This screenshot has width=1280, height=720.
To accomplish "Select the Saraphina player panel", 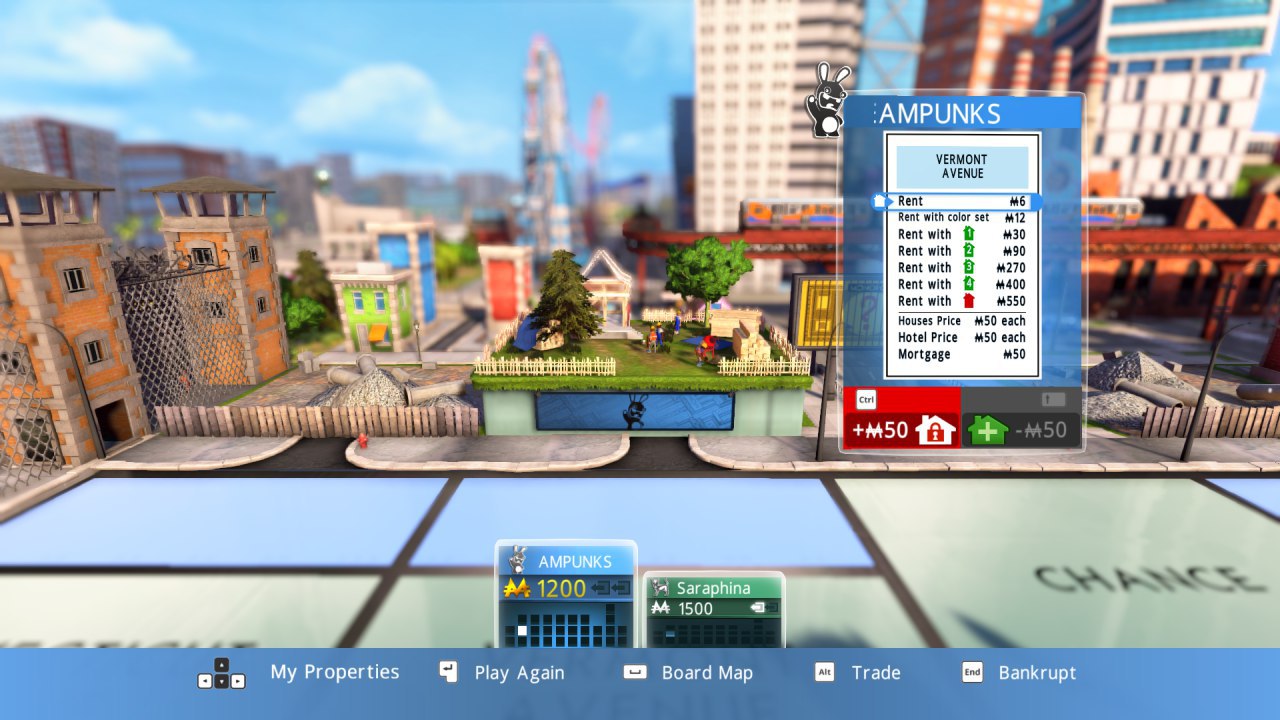I will [713, 609].
